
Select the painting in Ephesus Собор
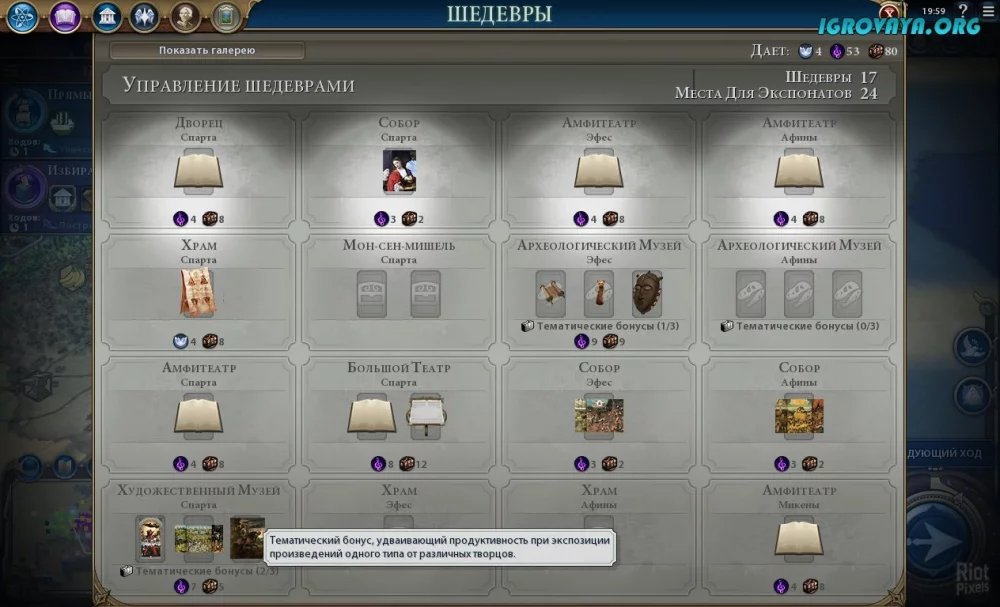click(x=599, y=415)
